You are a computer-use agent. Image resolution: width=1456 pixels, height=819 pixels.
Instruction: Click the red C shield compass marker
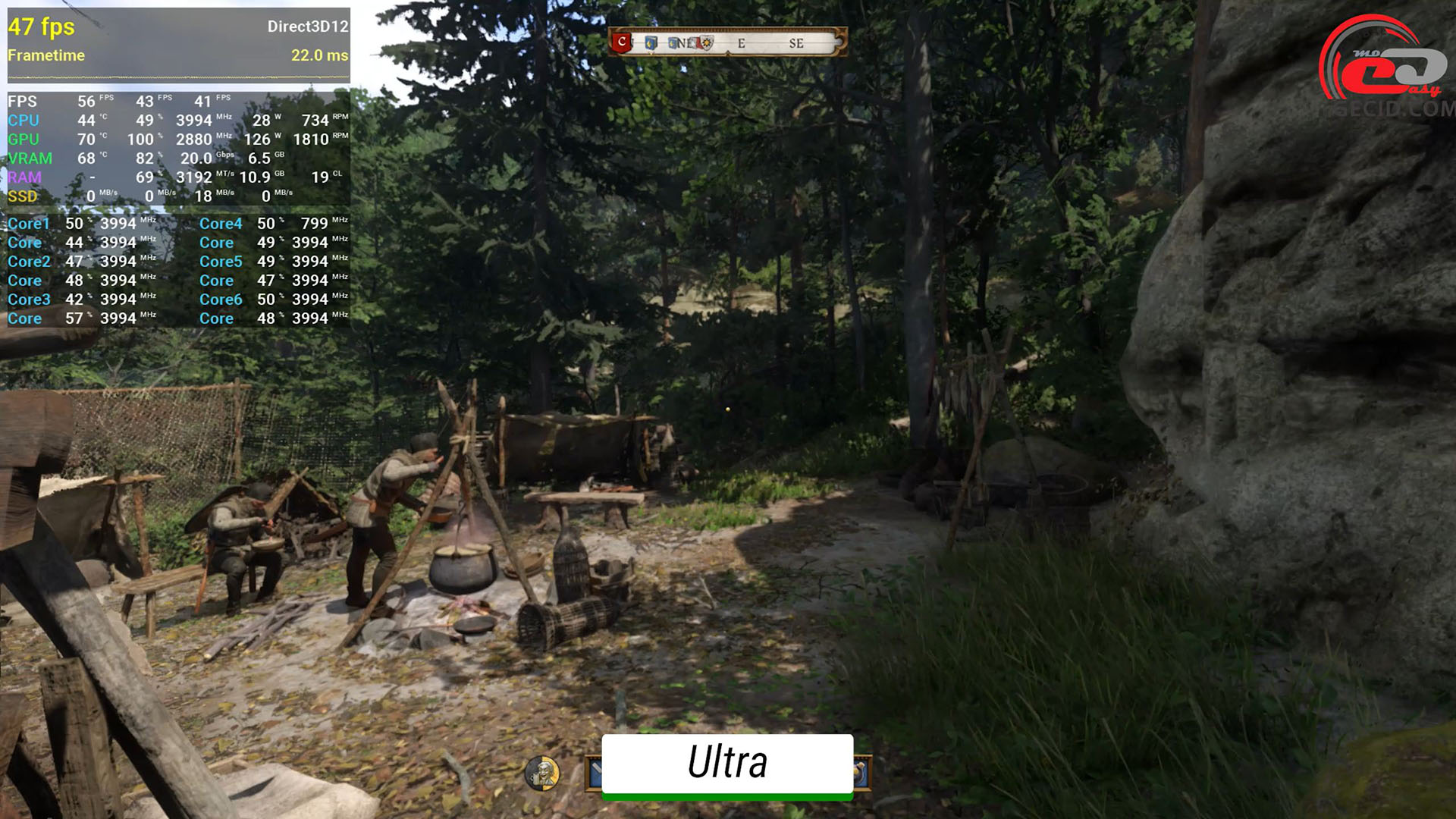(x=622, y=42)
